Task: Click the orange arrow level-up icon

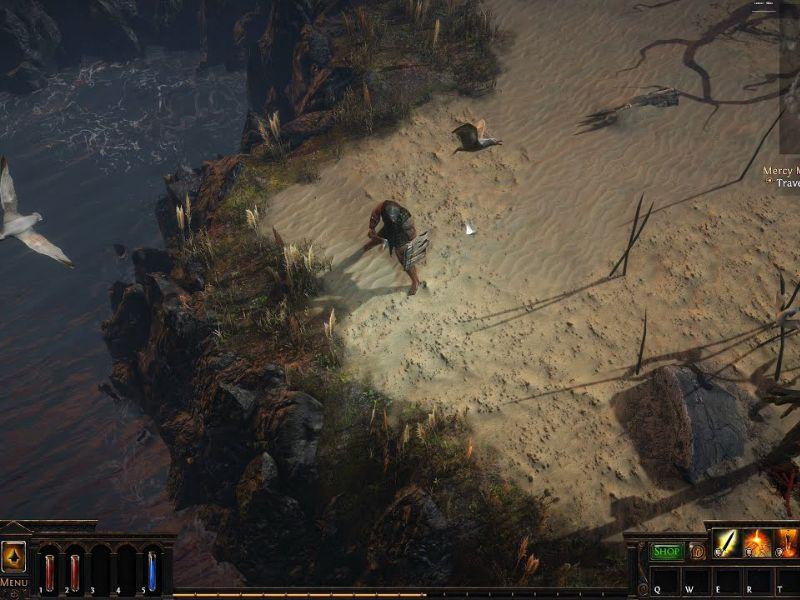Action: [x=13, y=555]
